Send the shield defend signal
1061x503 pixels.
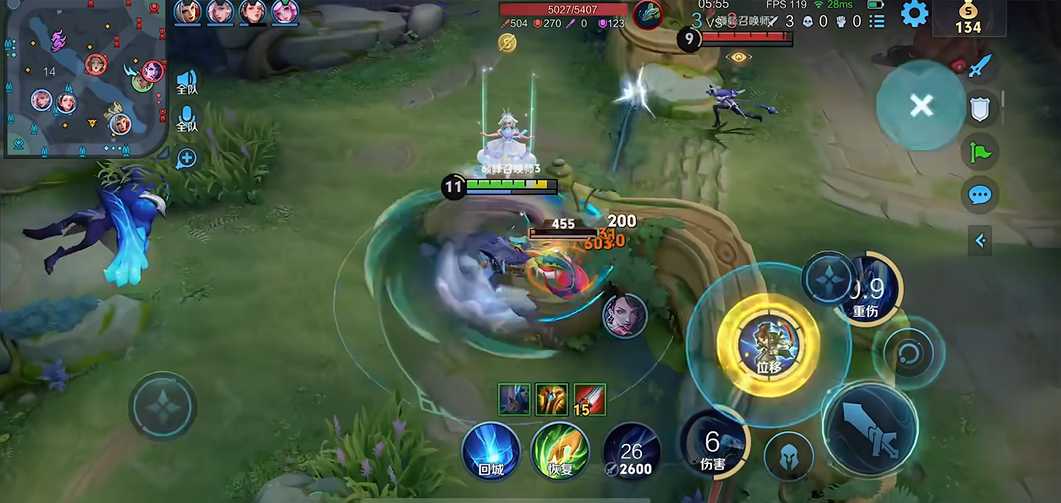(x=980, y=108)
